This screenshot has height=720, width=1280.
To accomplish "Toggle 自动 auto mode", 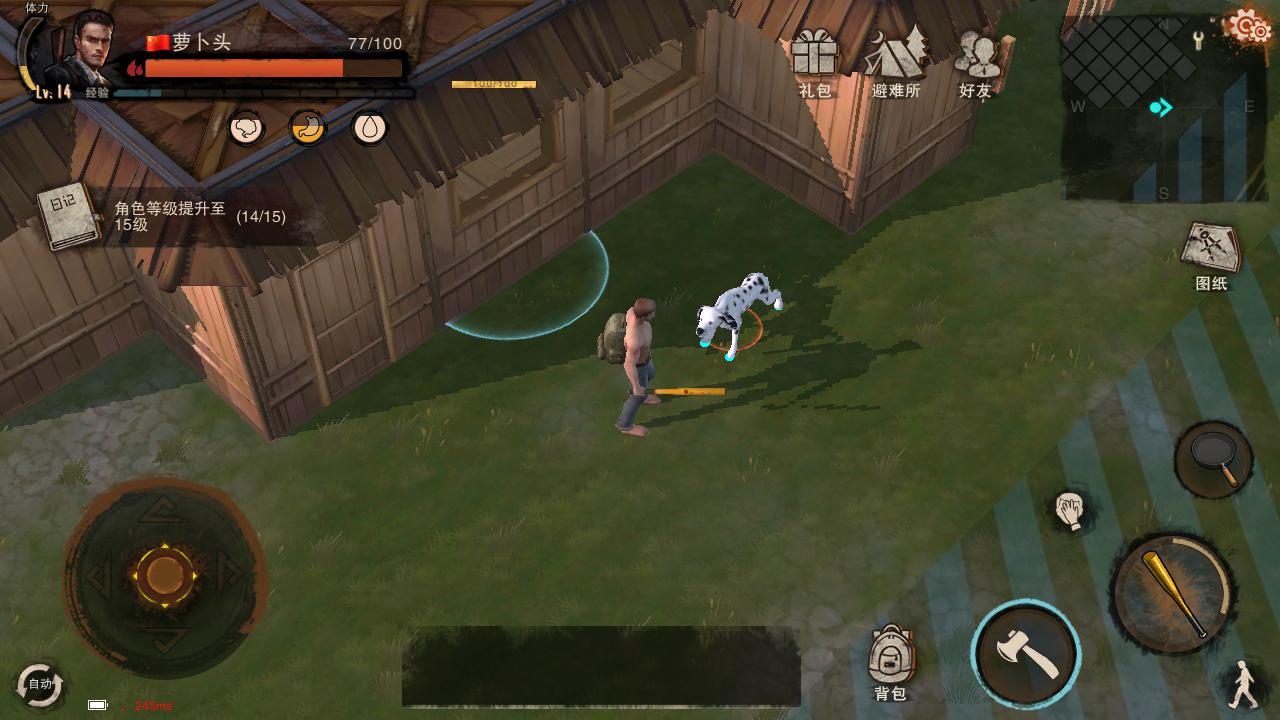I will coord(40,685).
